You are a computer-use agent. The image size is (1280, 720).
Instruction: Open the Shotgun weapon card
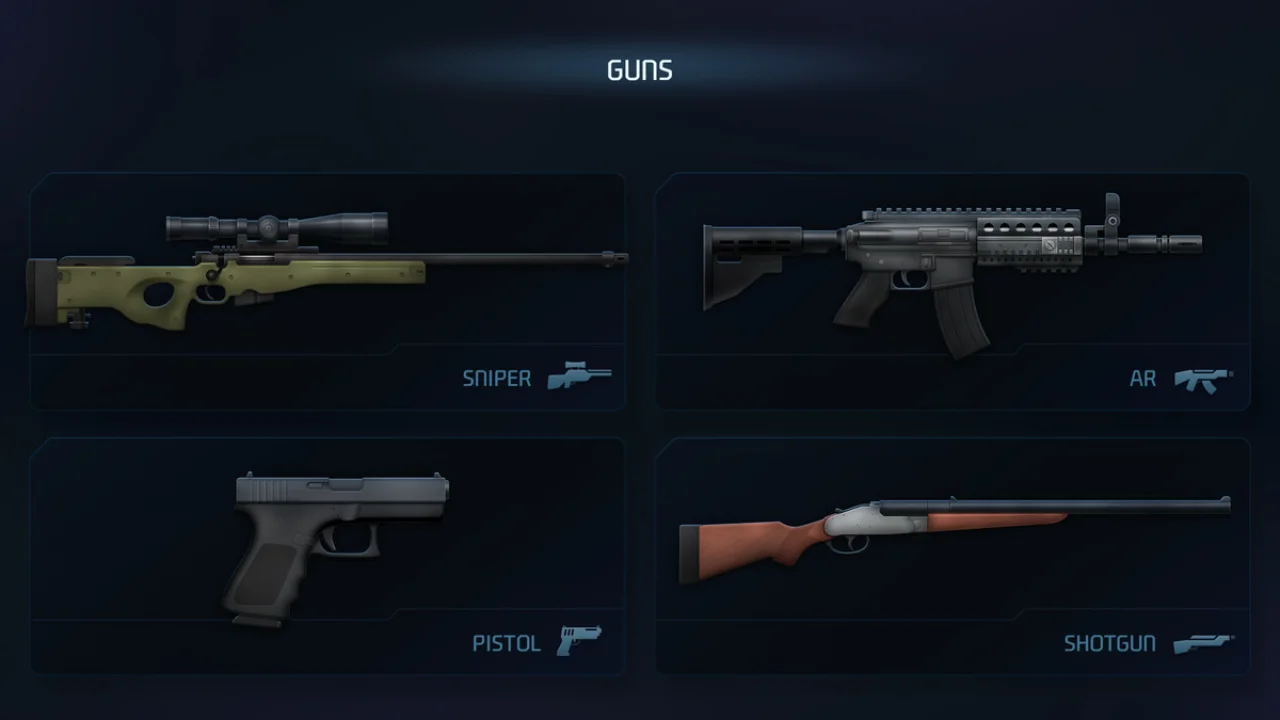[952, 555]
